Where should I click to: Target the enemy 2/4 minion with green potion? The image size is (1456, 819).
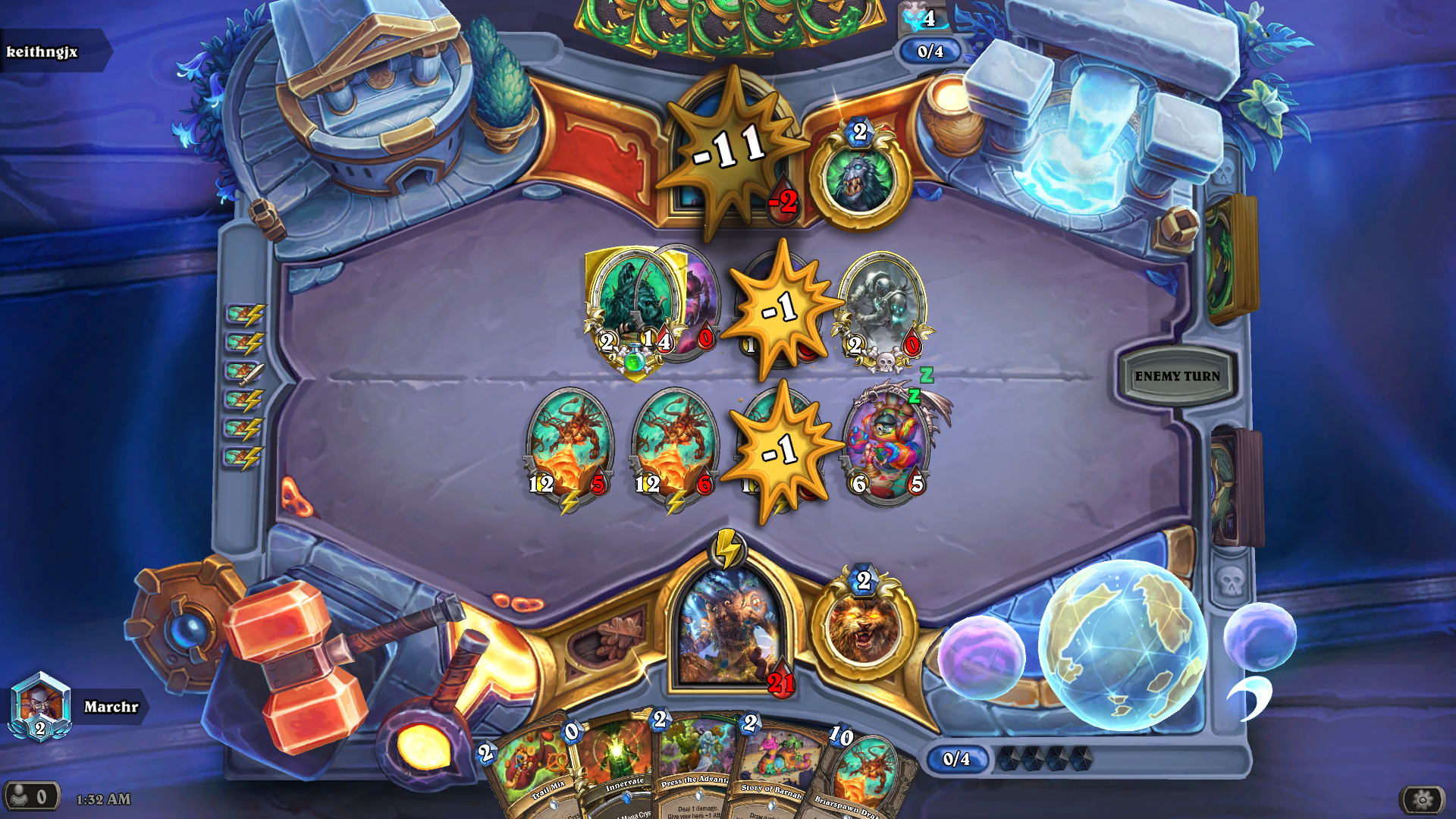[629, 307]
